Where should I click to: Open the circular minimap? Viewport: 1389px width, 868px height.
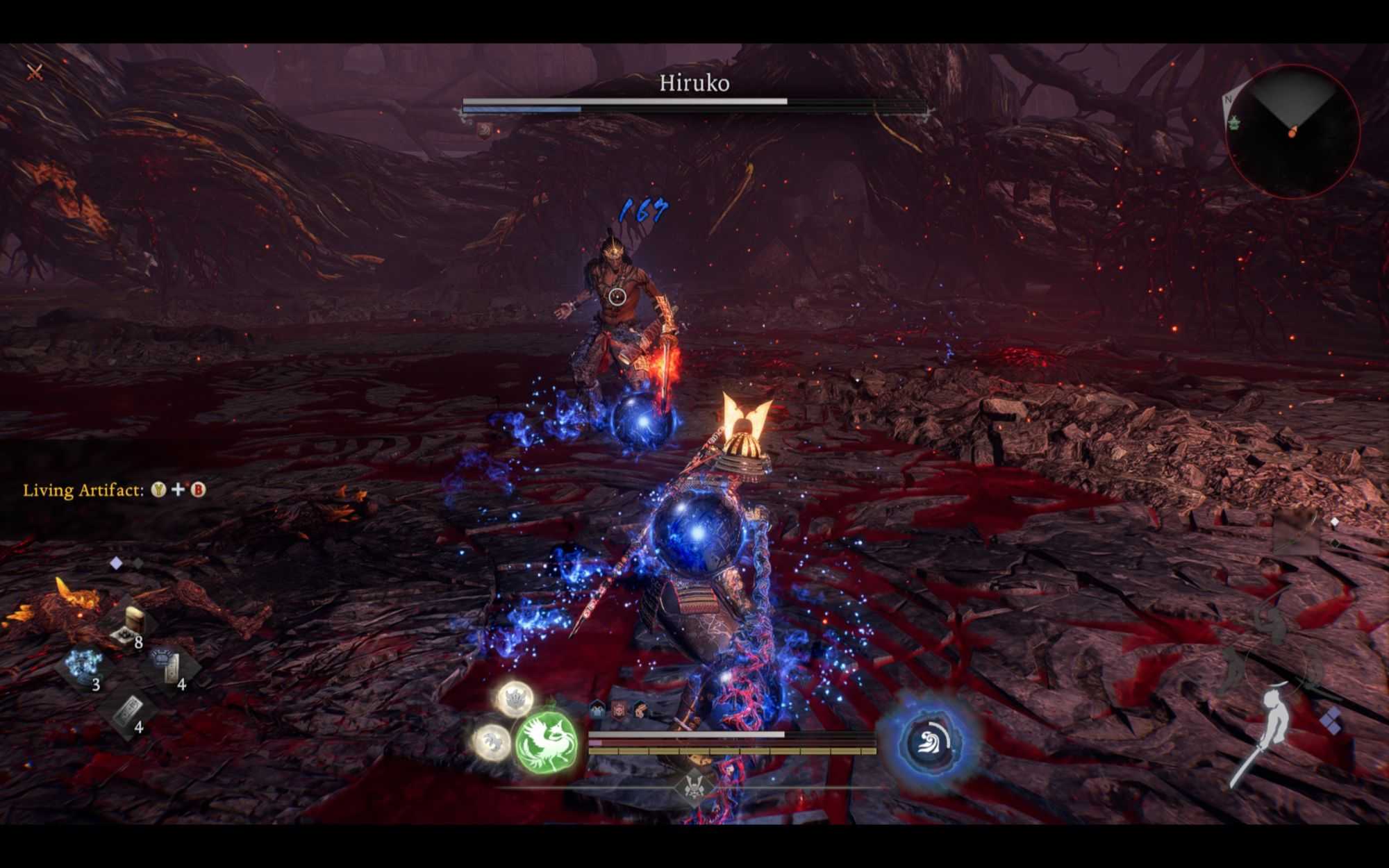[x=1293, y=132]
